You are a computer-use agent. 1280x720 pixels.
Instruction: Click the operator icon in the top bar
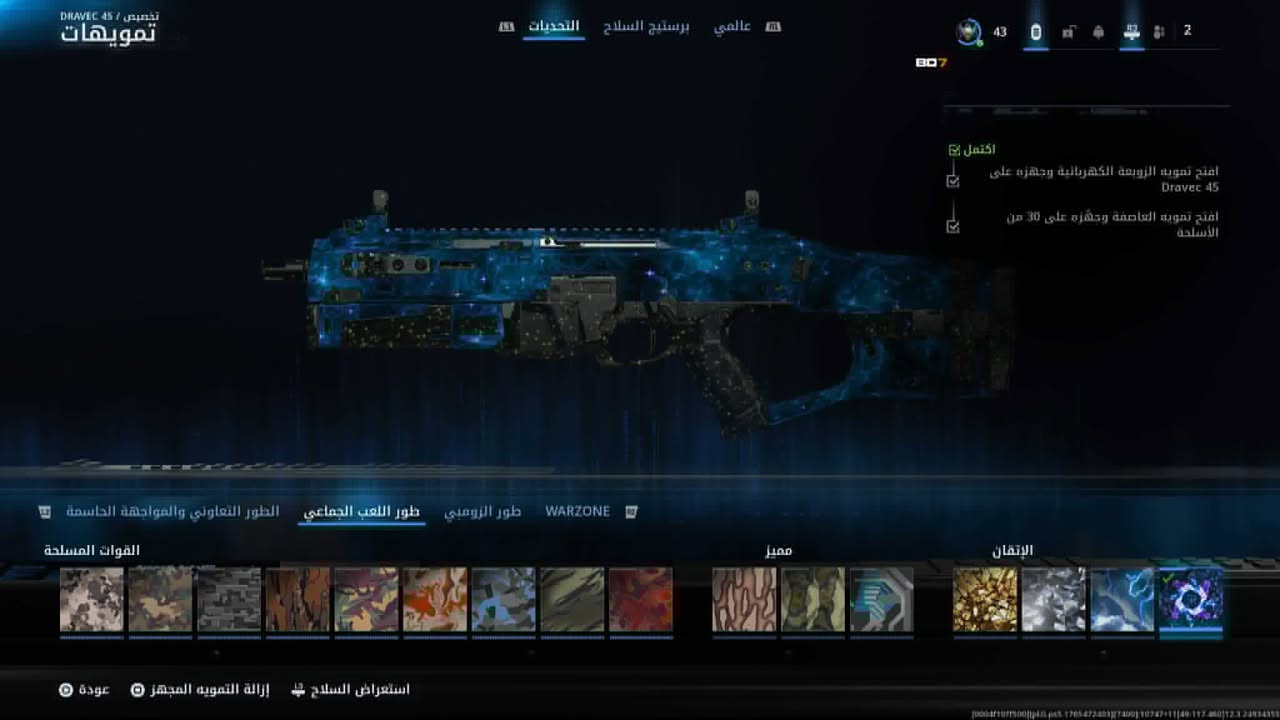(1100, 32)
